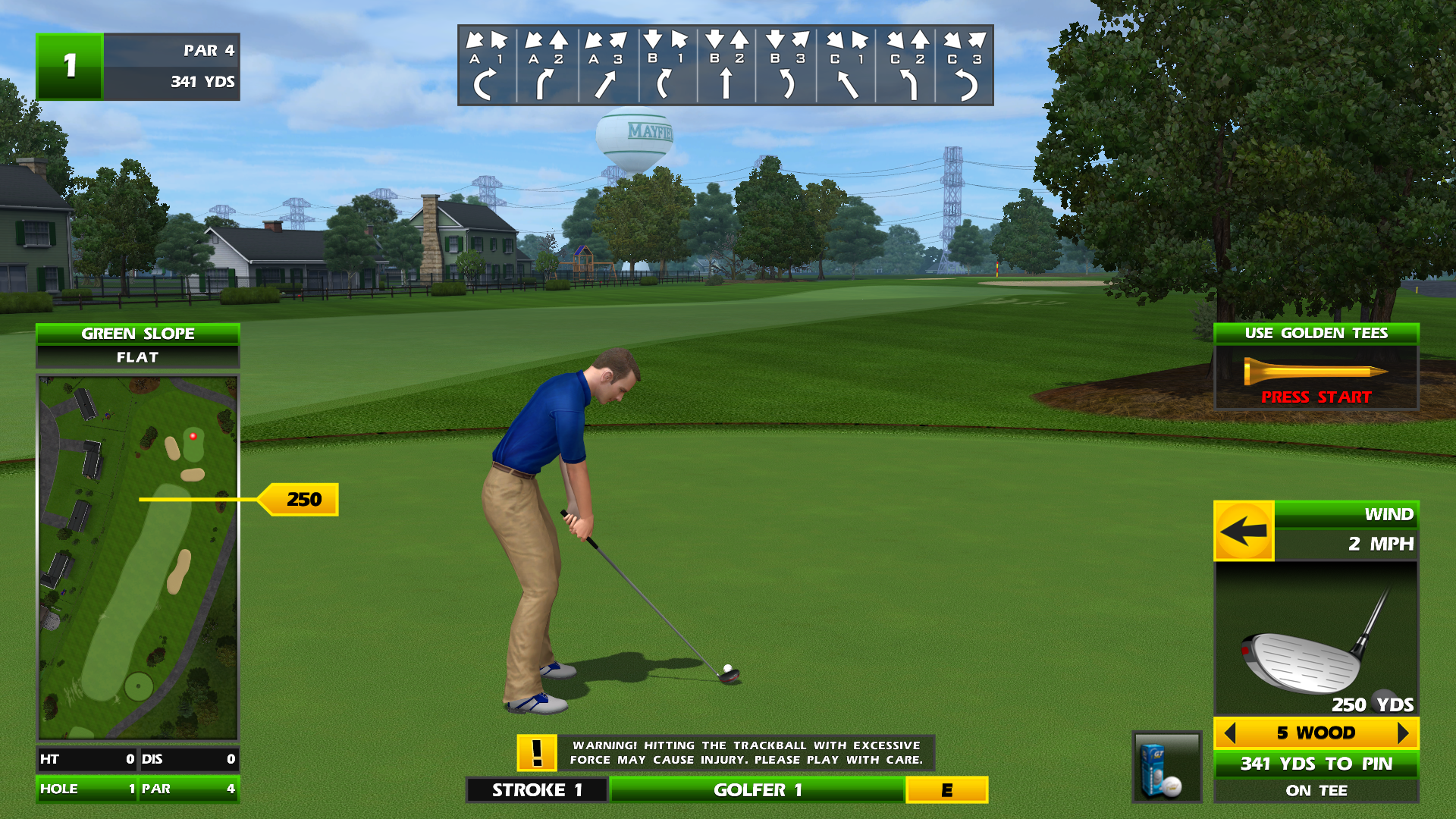
Task: Select the C3 shot type
Action: point(965,67)
